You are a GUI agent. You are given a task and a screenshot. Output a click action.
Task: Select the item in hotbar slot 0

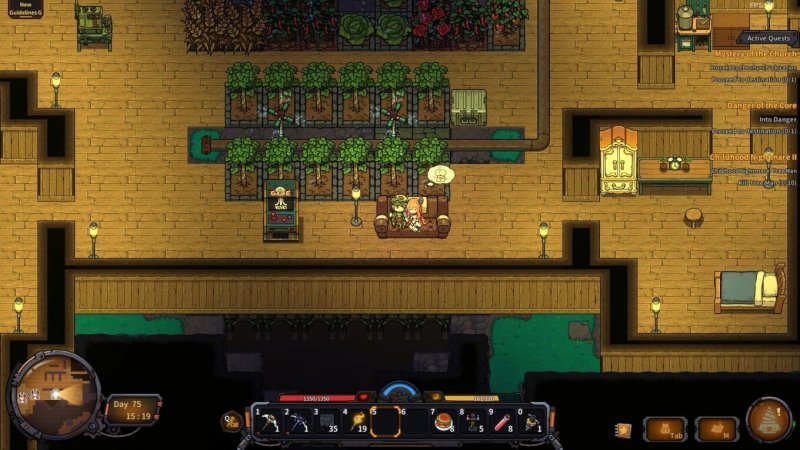tap(531, 422)
